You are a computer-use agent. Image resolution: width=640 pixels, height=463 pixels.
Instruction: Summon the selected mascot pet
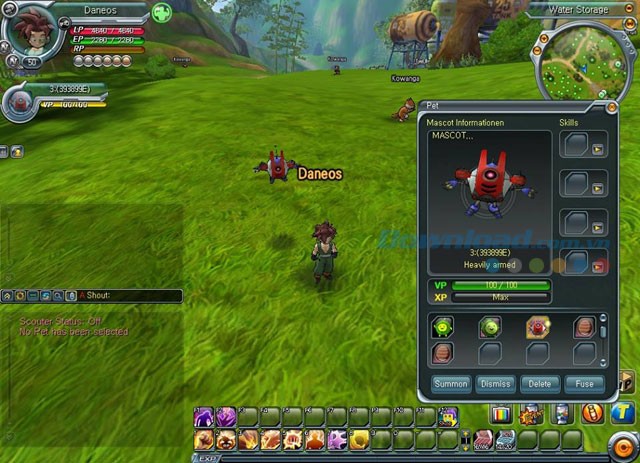click(x=451, y=384)
